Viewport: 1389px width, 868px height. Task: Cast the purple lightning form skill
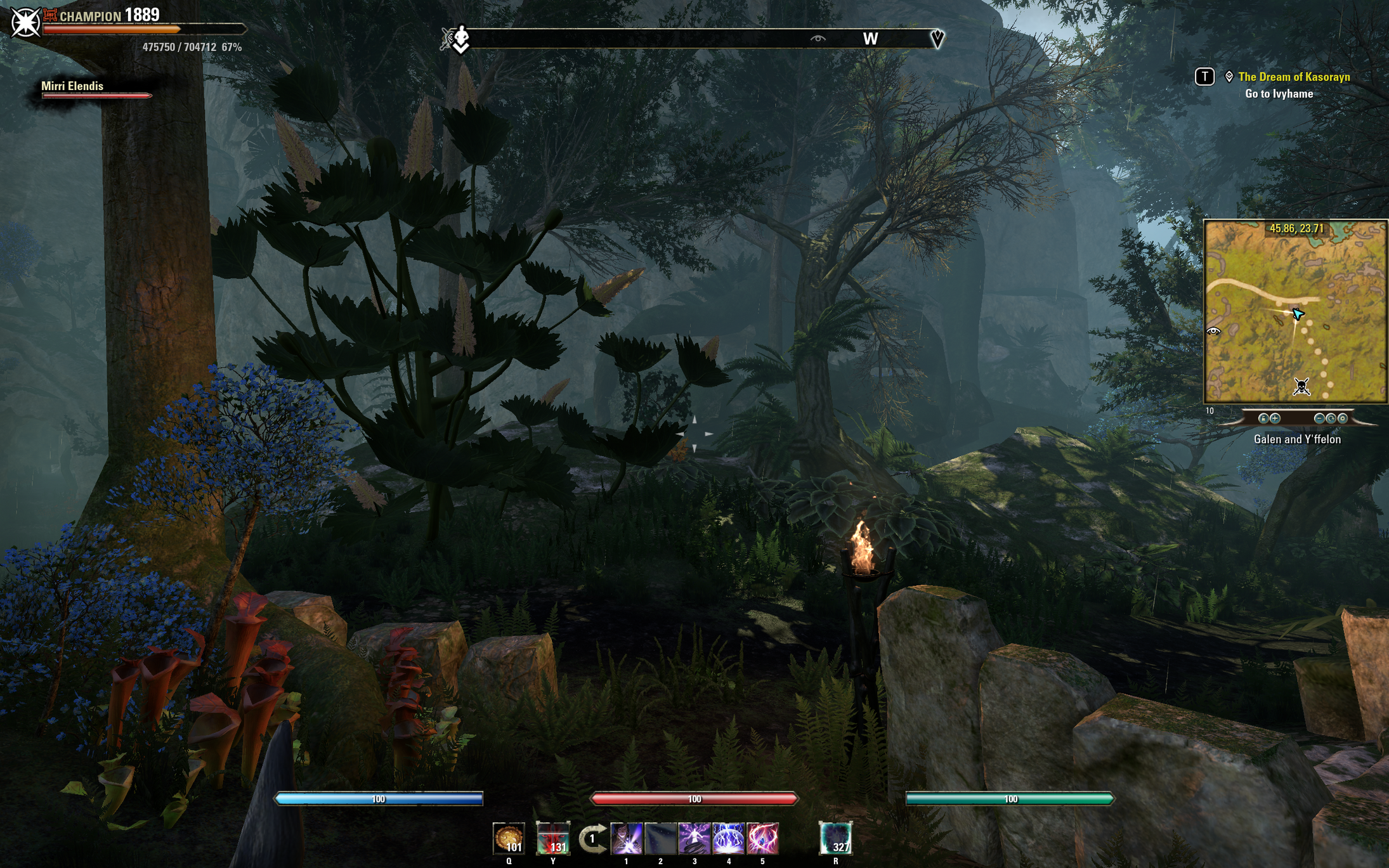pyautogui.click(x=694, y=838)
